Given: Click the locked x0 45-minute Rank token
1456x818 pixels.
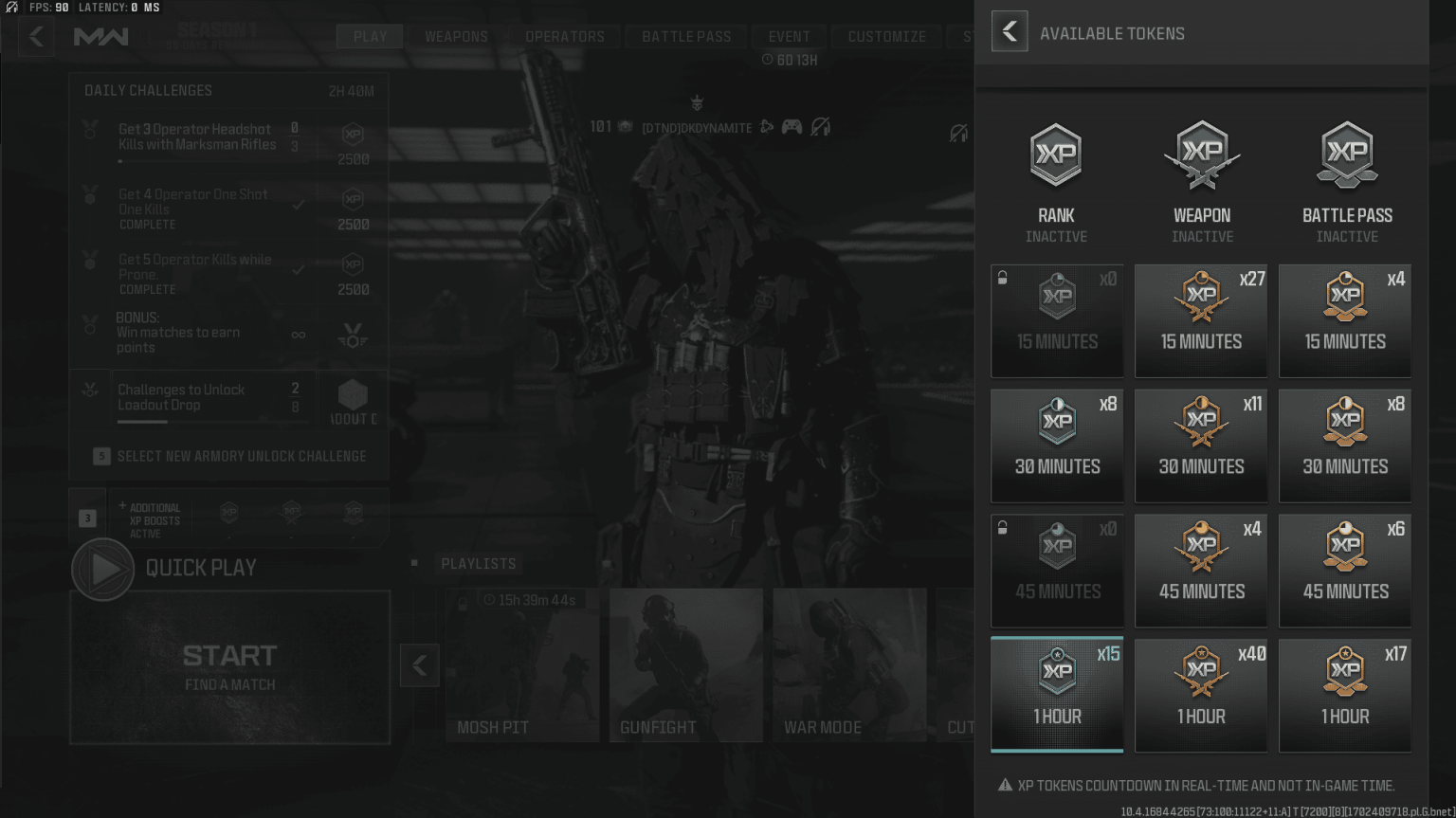Looking at the screenshot, I should pos(1056,571).
